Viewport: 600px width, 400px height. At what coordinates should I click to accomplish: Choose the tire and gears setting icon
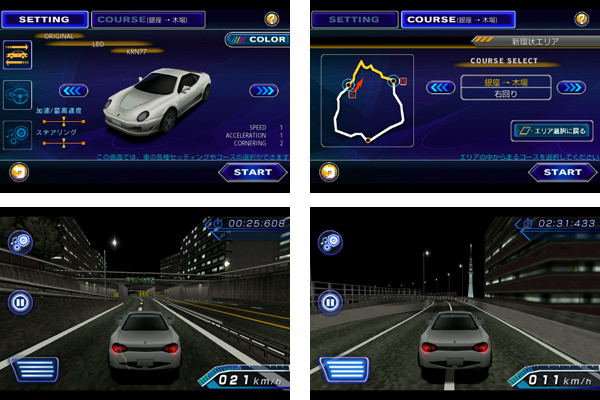point(18,135)
